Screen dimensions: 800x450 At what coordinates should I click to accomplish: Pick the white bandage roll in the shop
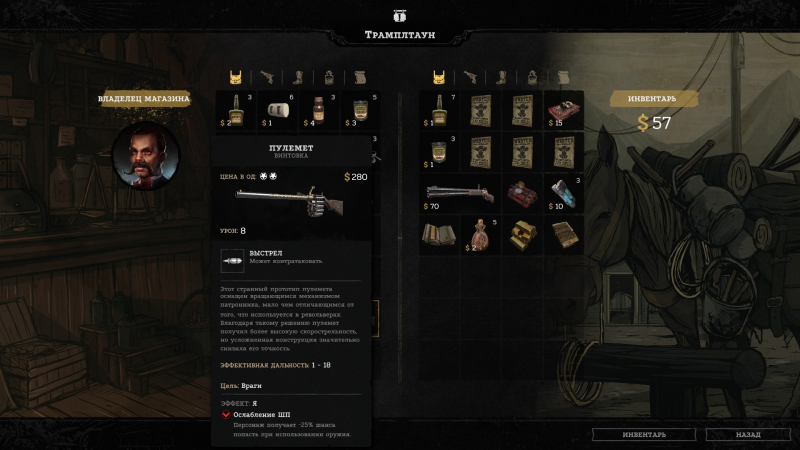click(278, 110)
